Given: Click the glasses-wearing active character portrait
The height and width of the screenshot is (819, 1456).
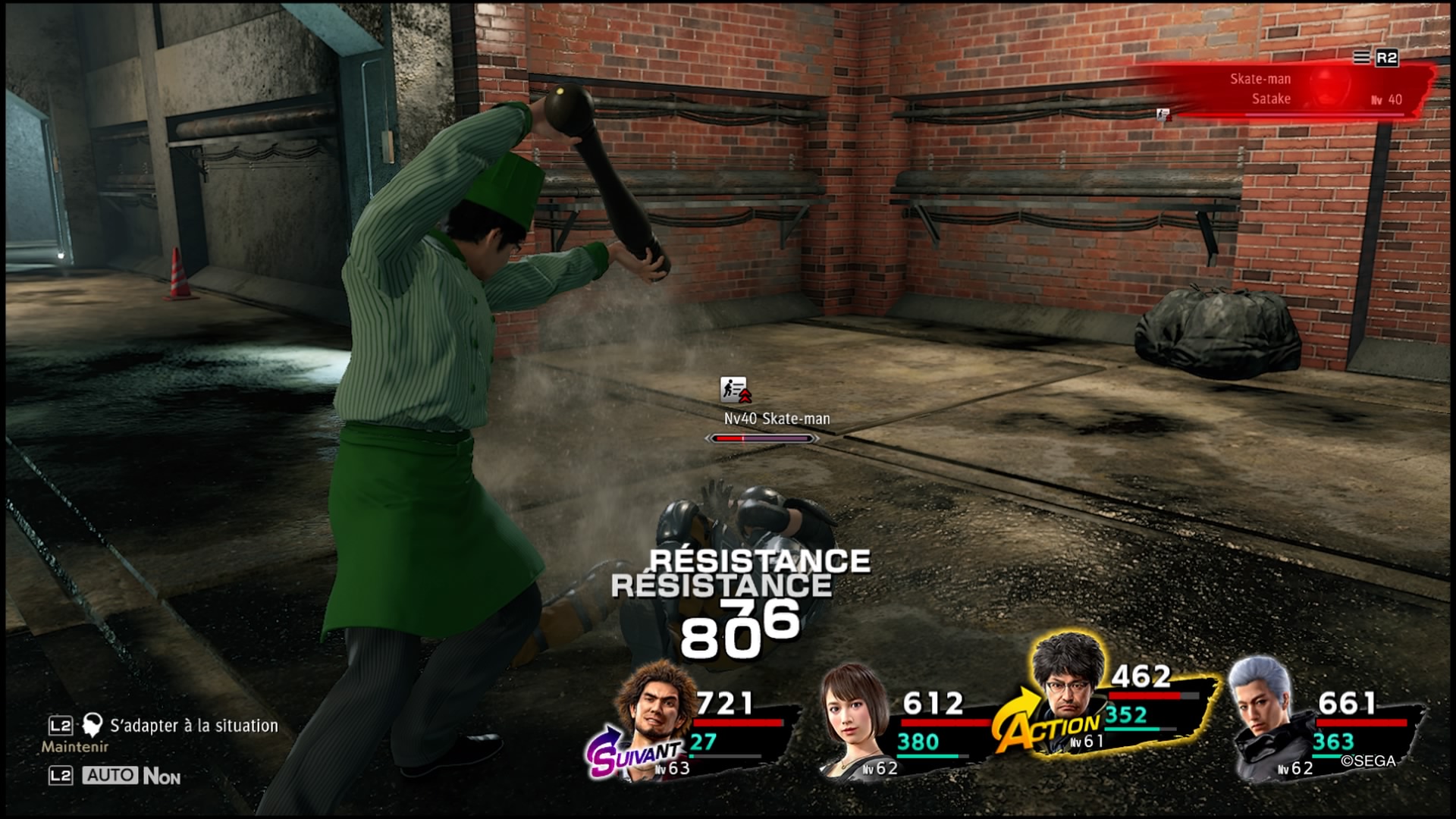Looking at the screenshot, I should [1068, 690].
